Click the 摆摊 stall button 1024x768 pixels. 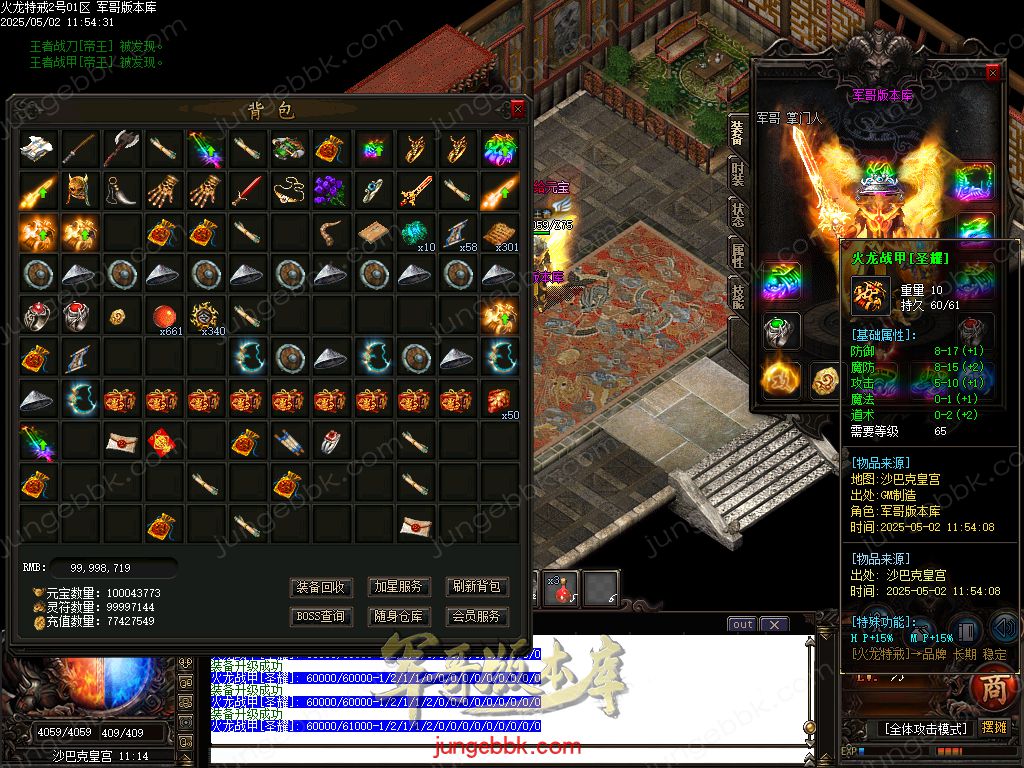coord(995,728)
